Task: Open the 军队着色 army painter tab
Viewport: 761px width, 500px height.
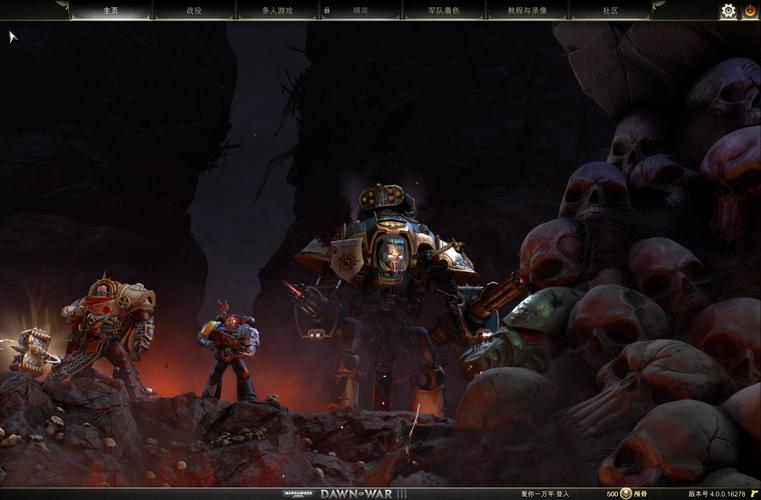Action: click(x=443, y=11)
